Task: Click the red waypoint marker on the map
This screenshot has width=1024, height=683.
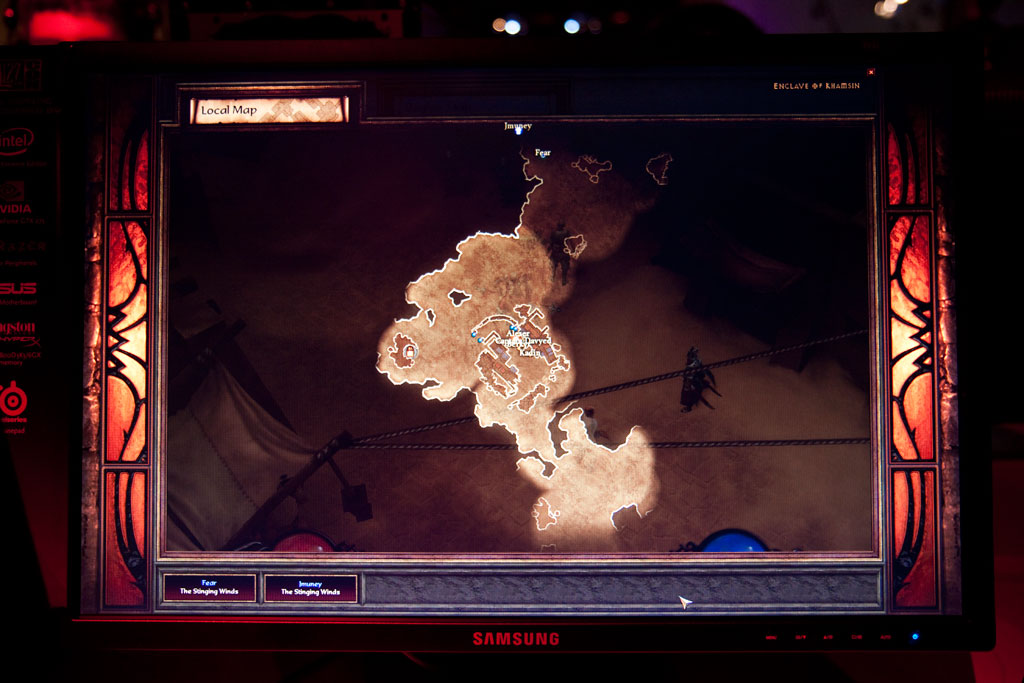Action: tap(409, 351)
